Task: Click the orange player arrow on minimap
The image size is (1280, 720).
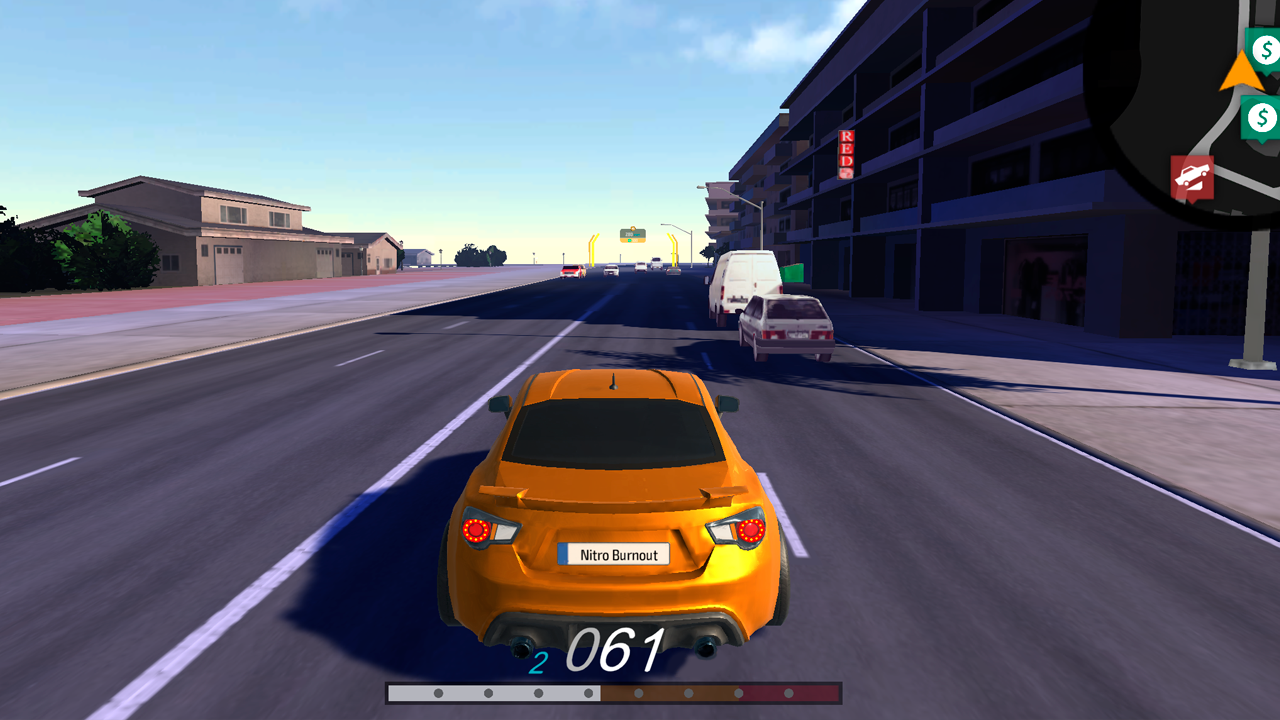Action: pos(1237,72)
